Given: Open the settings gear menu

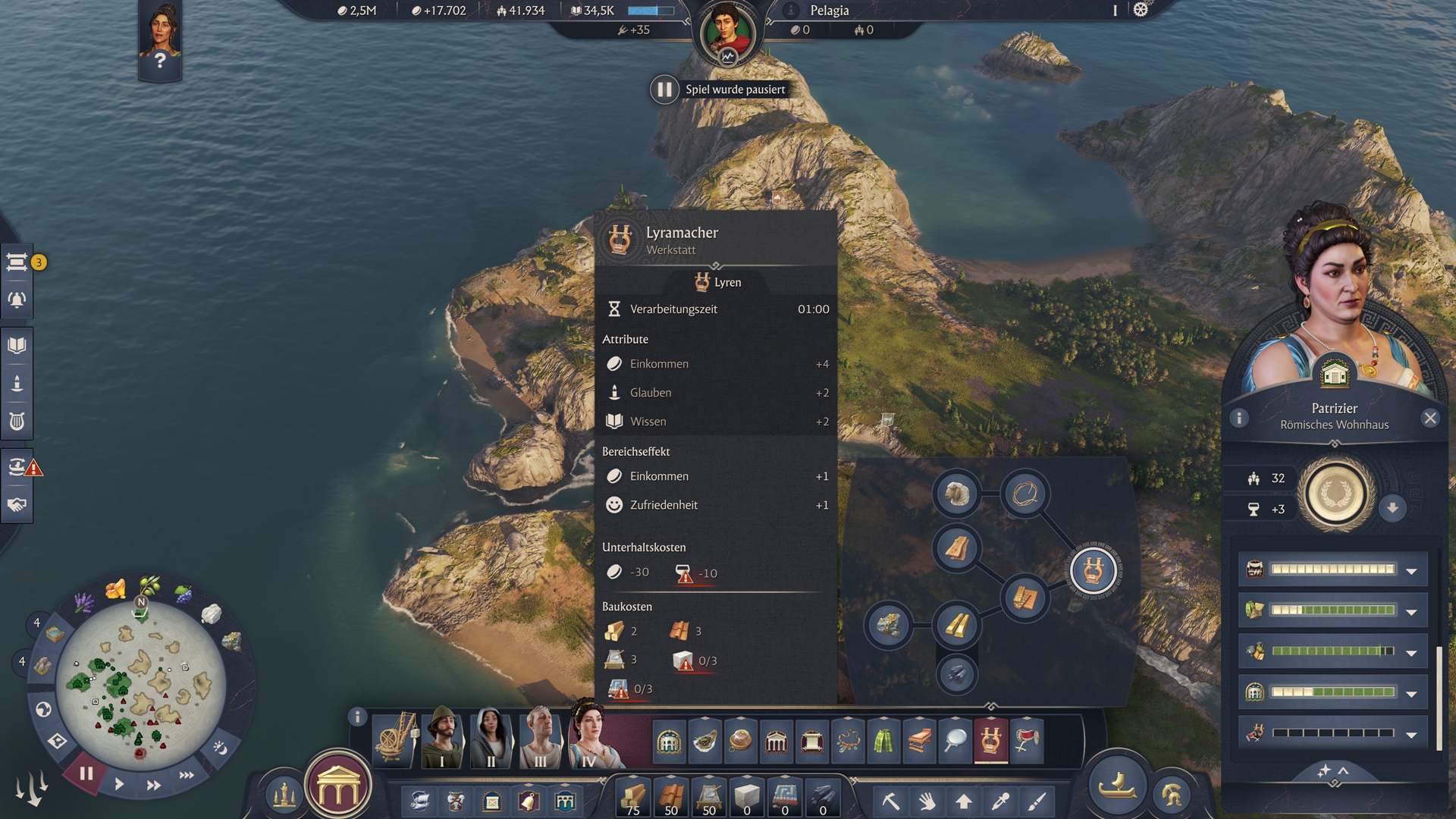Looking at the screenshot, I should [x=1141, y=10].
